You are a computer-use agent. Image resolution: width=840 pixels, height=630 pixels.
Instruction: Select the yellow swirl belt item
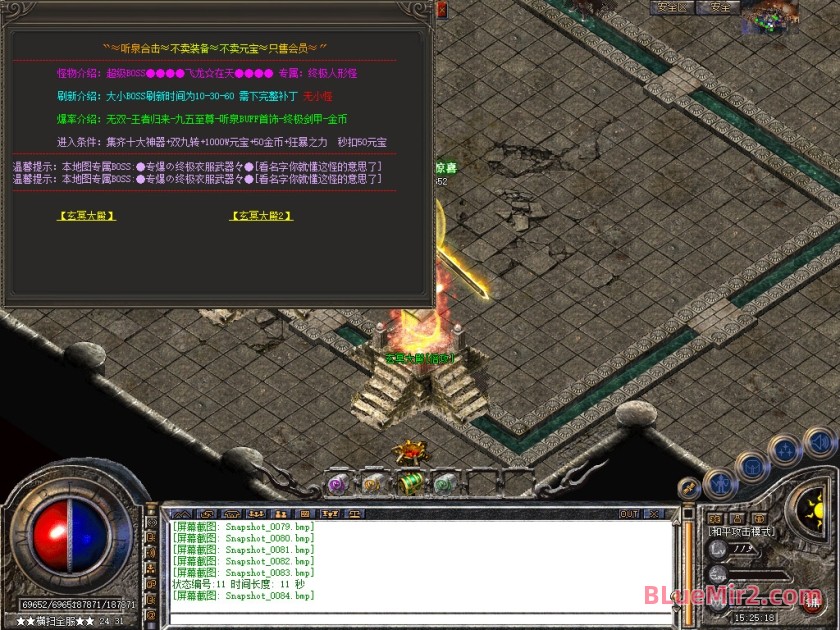coord(373,484)
